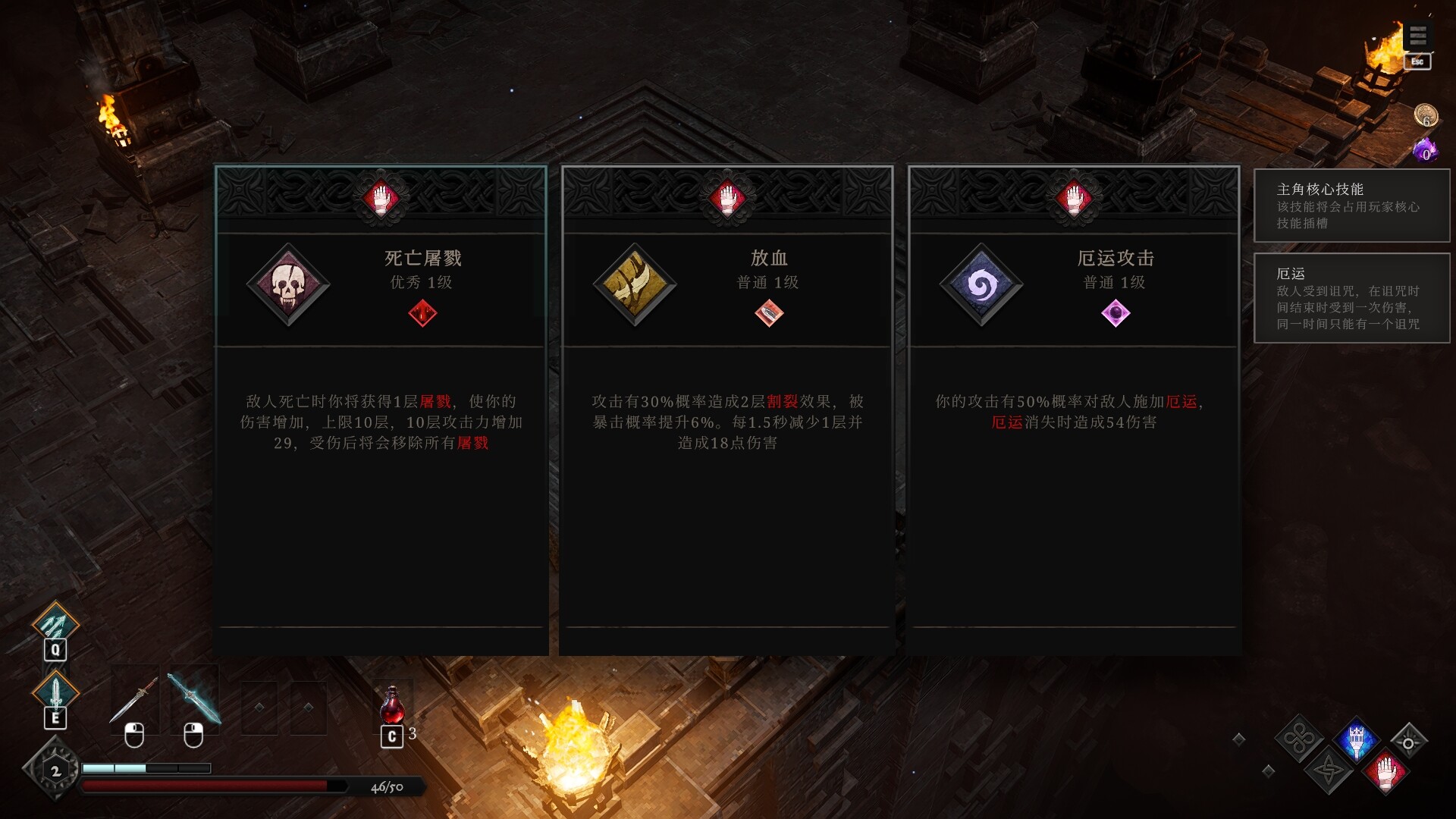
Task: Activate the downward sword skill icon
Action: 55,690
